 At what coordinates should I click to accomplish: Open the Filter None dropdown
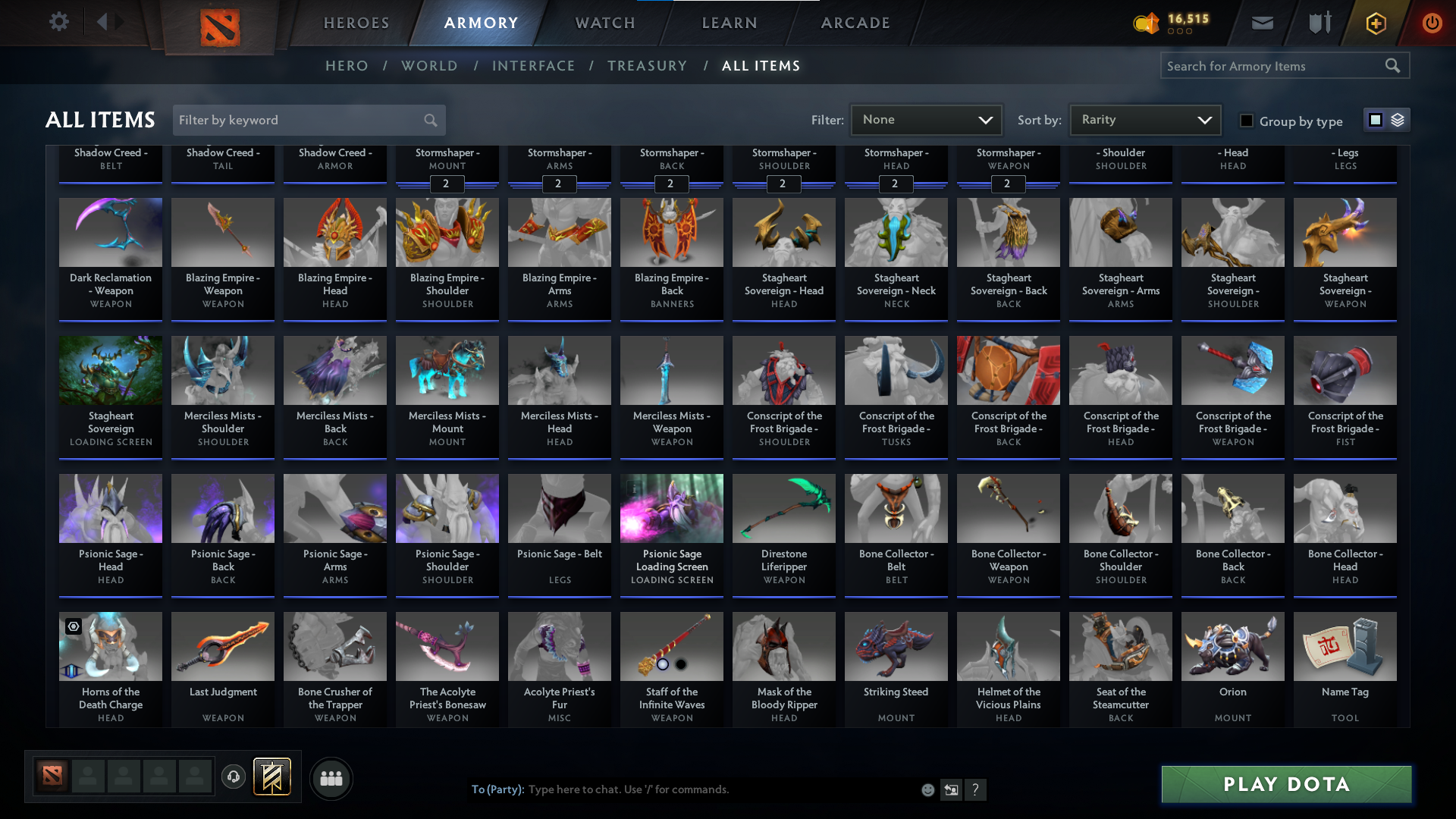[x=926, y=119]
